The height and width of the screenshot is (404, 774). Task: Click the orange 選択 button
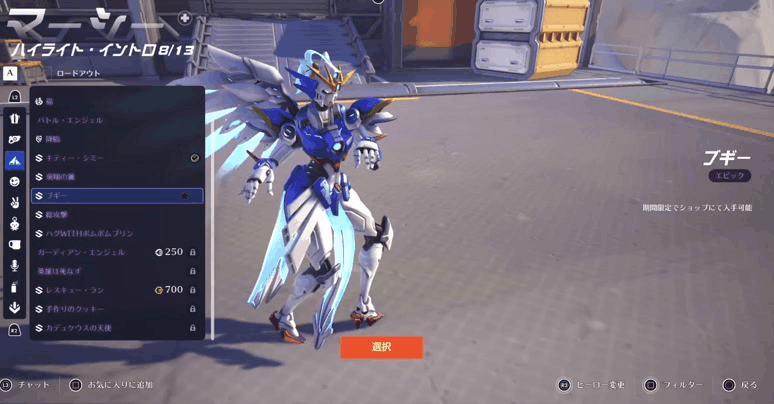pyautogui.click(x=381, y=347)
